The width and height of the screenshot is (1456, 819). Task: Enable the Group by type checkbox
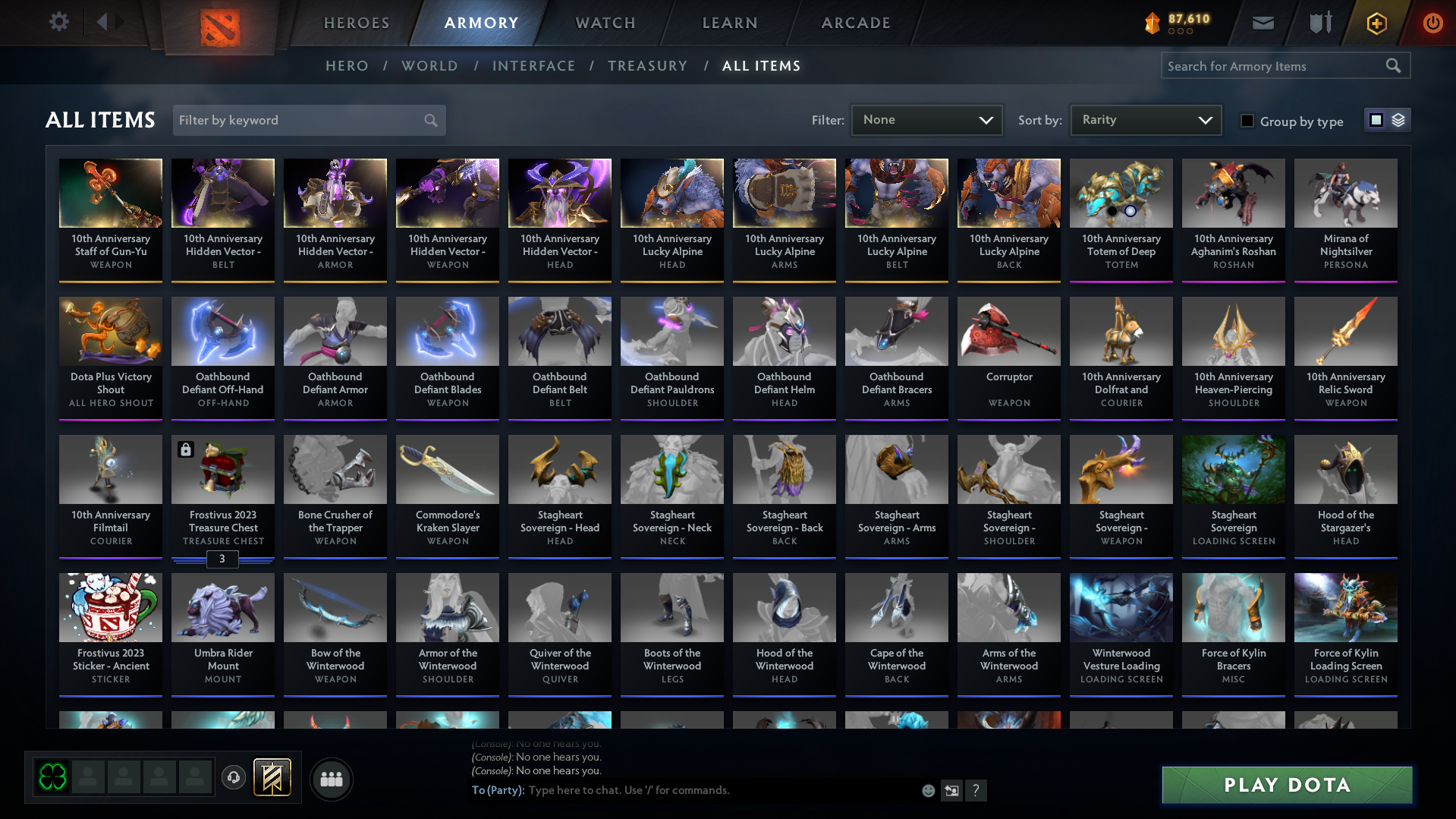(x=1247, y=121)
